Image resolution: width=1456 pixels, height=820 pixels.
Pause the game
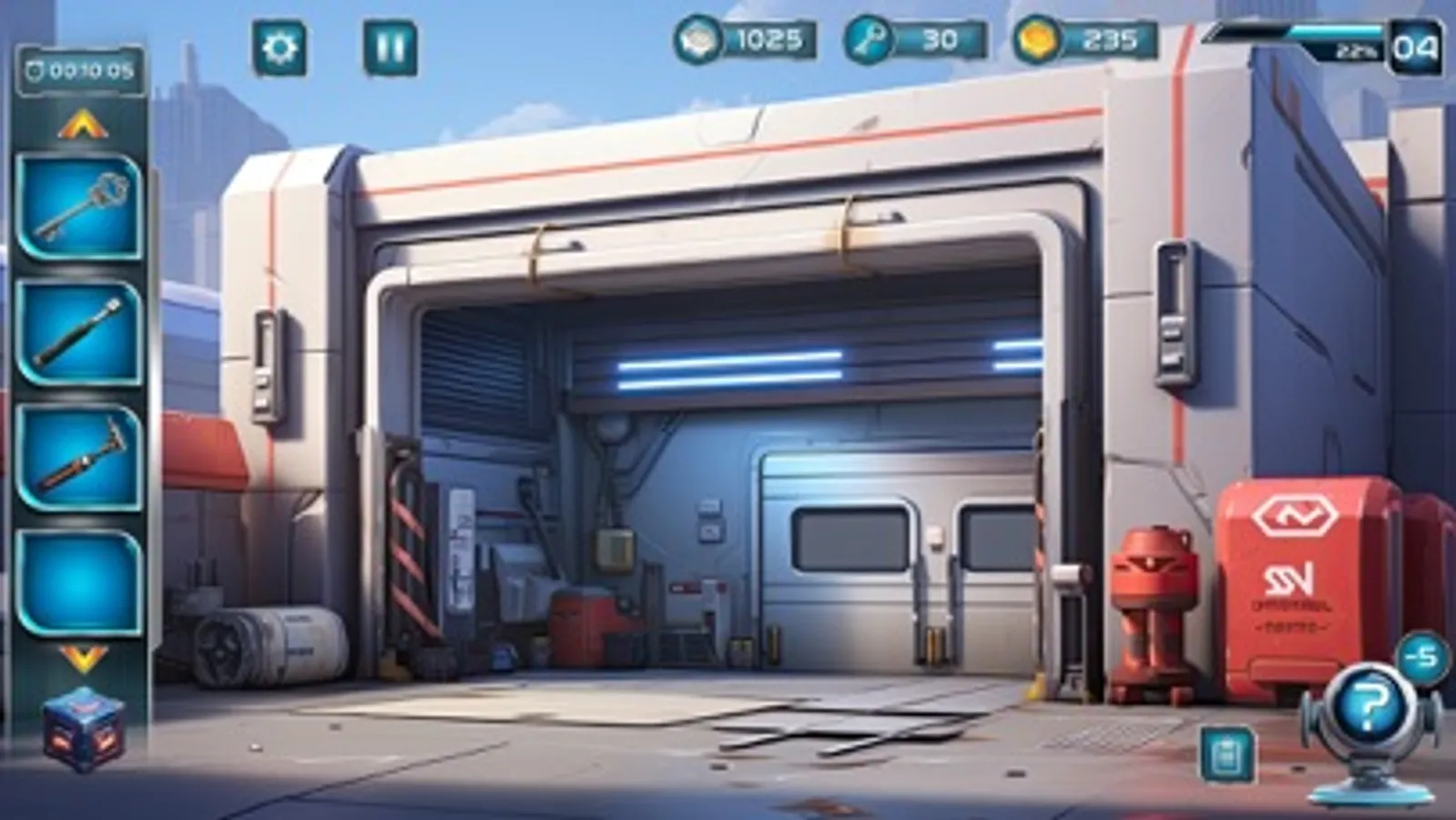[390, 44]
